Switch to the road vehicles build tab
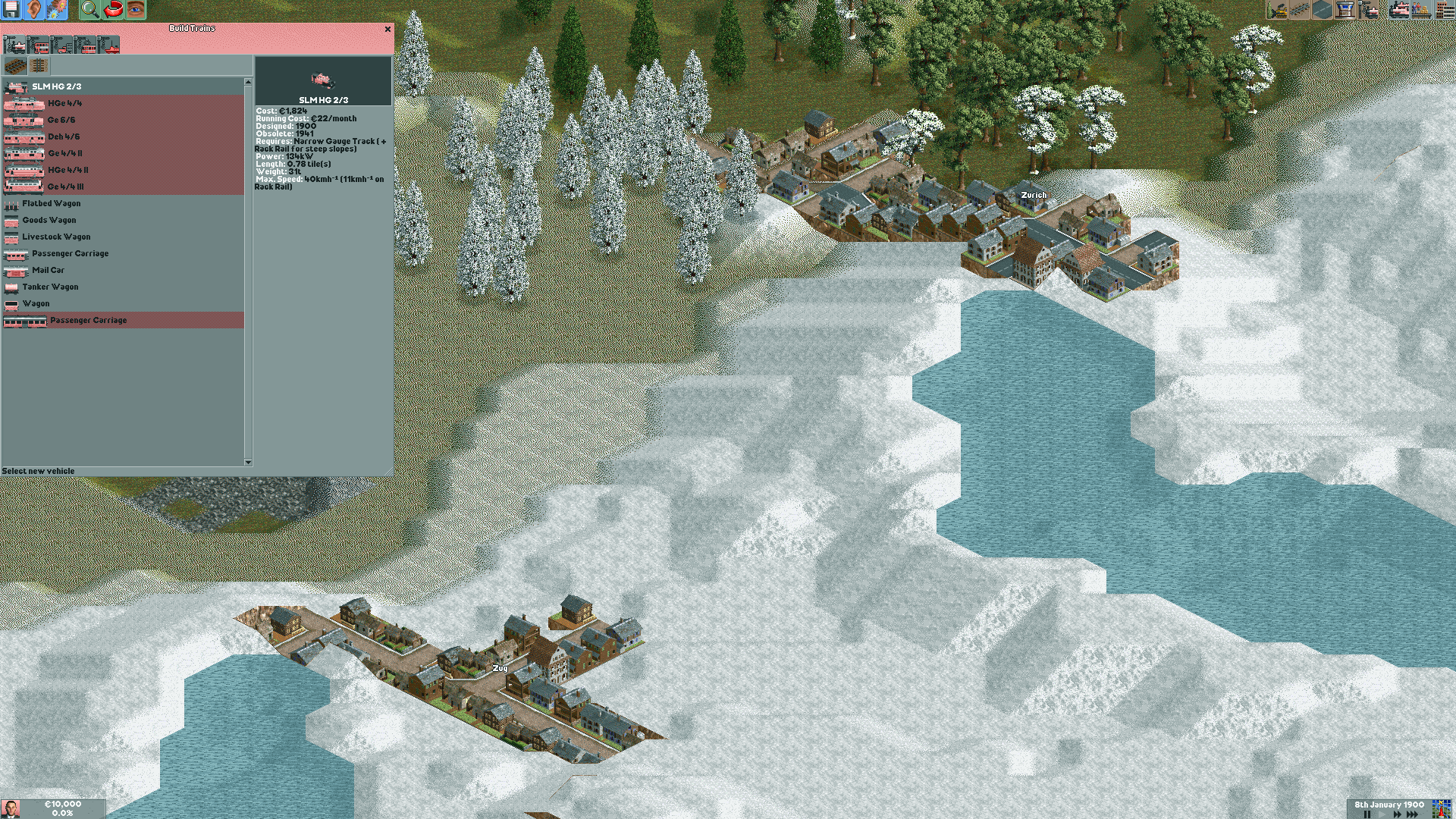This screenshot has width=1456, height=819. (x=37, y=44)
